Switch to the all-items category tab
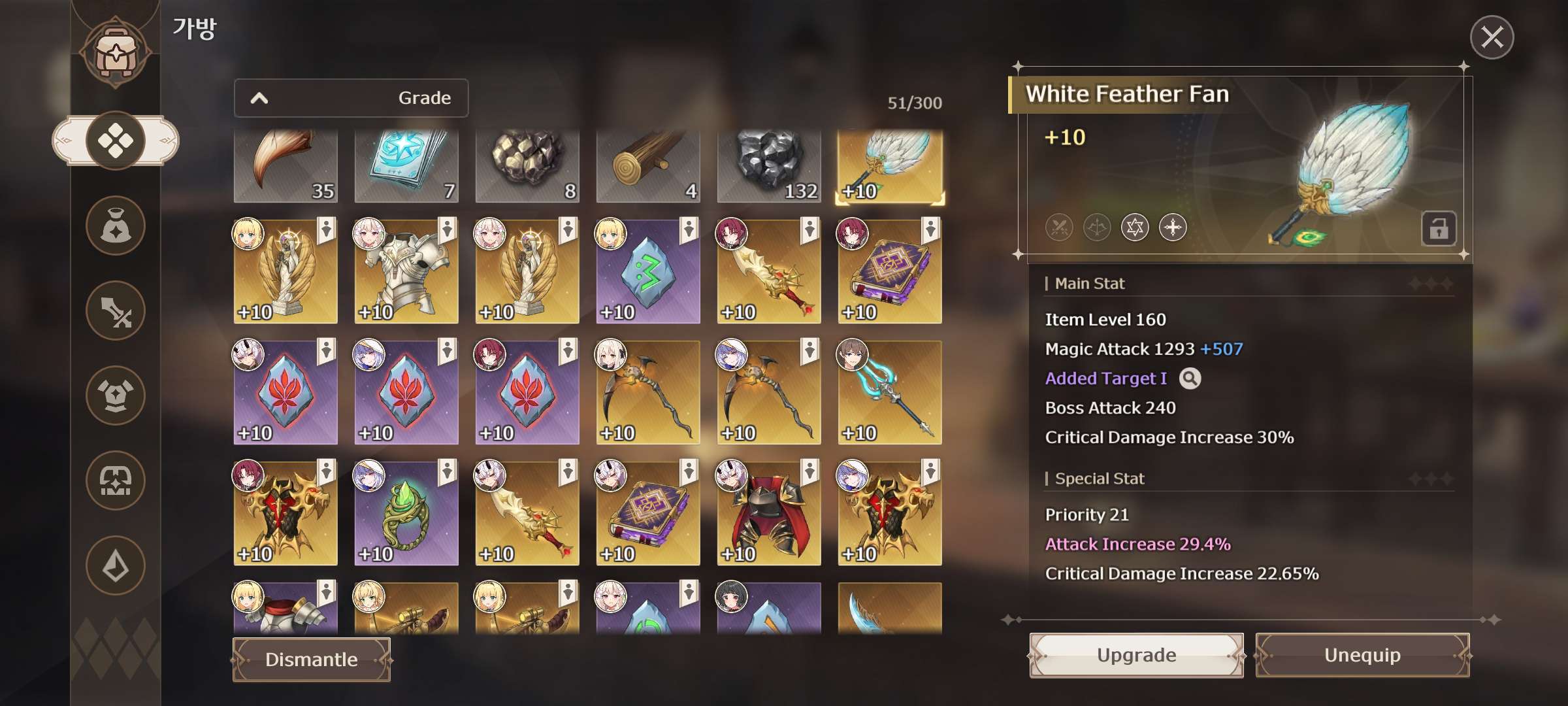This screenshot has width=1568, height=706. click(x=116, y=141)
